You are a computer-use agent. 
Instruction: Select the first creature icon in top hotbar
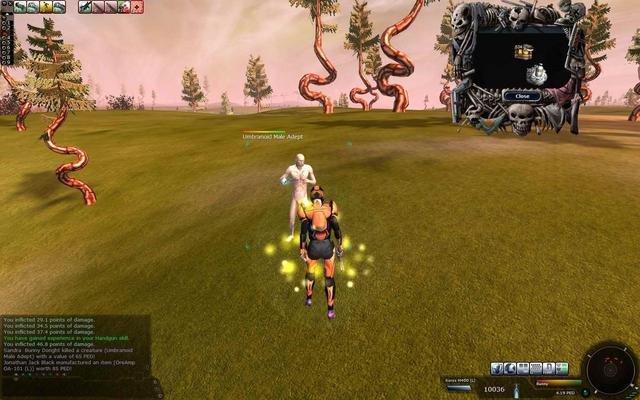pos(20,7)
